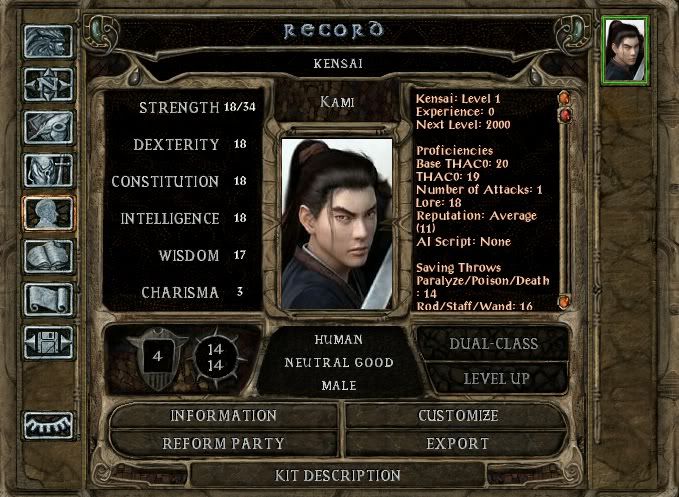Viewport: 679px width, 497px height.
Task: Open the inventory armor icon
Action: (x=47, y=171)
